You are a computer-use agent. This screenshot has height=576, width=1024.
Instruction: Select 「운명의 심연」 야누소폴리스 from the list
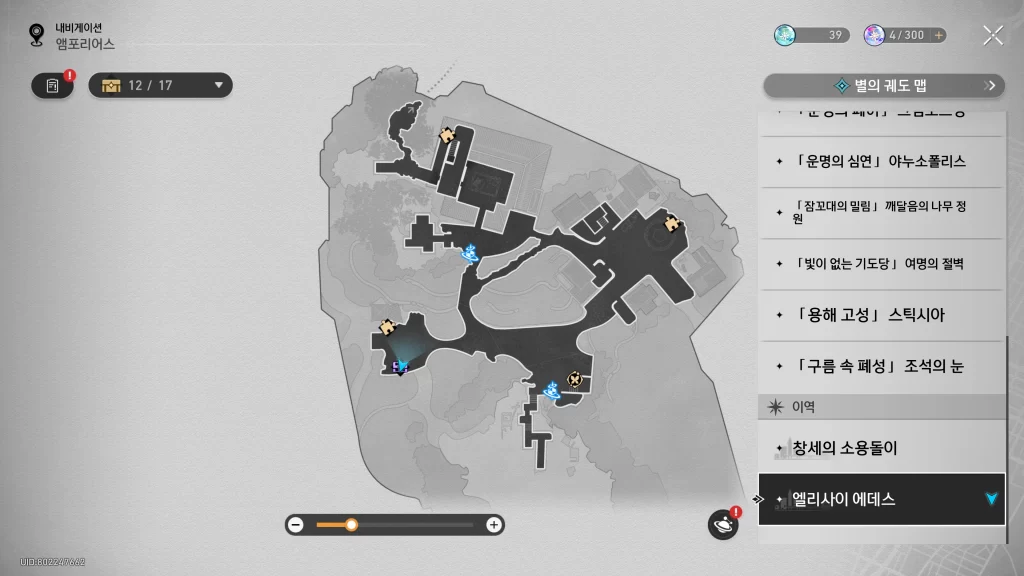pos(880,161)
